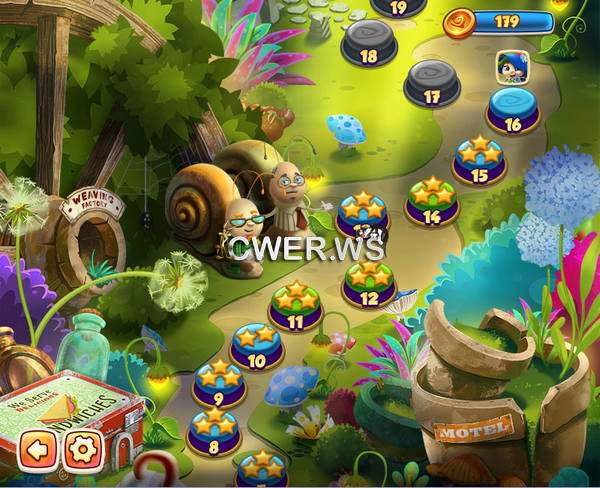Click the player avatar portrait marker
The width and height of the screenshot is (600, 488).
pos(511,66)
